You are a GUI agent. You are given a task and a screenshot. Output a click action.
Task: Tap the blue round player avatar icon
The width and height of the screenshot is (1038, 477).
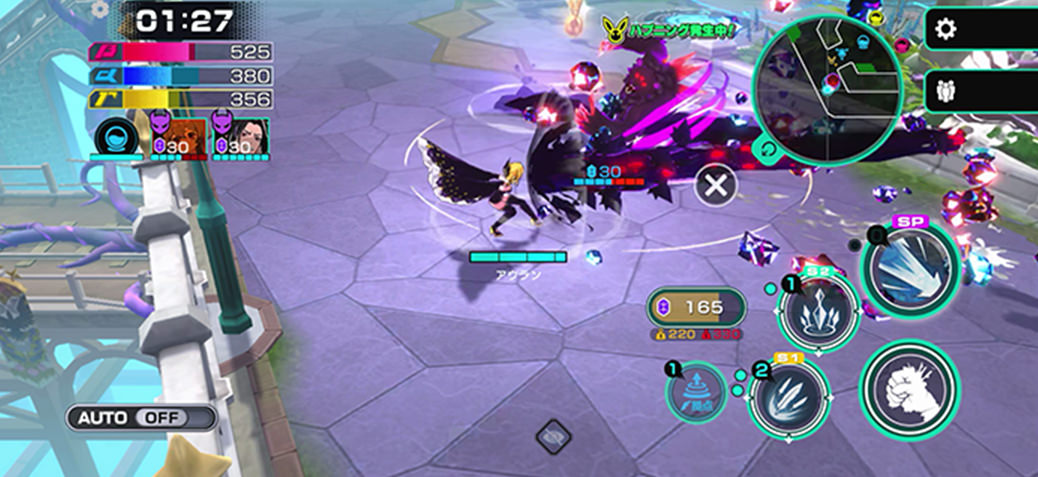tap(116, 135)
